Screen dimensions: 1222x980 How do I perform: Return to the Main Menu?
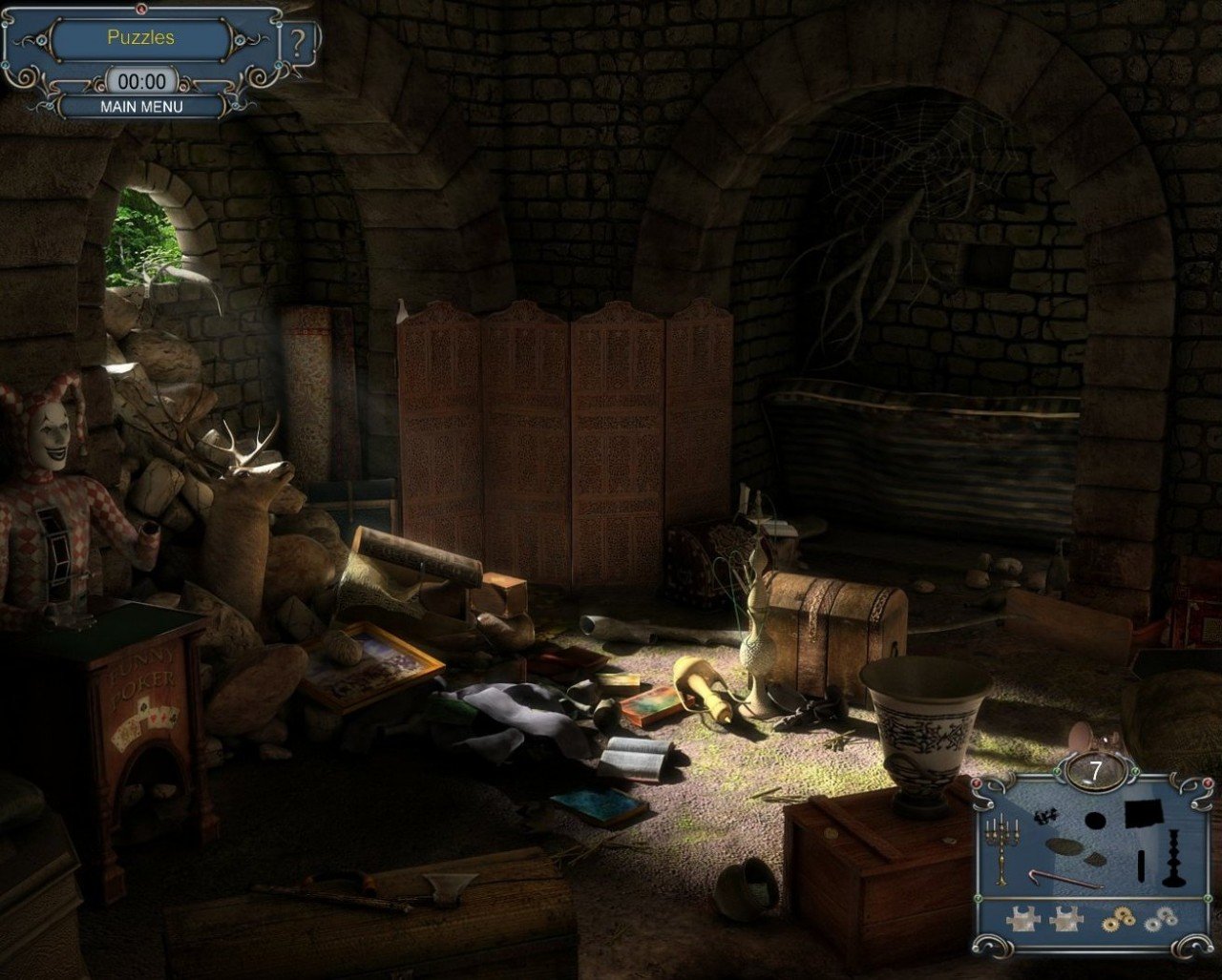141,107
